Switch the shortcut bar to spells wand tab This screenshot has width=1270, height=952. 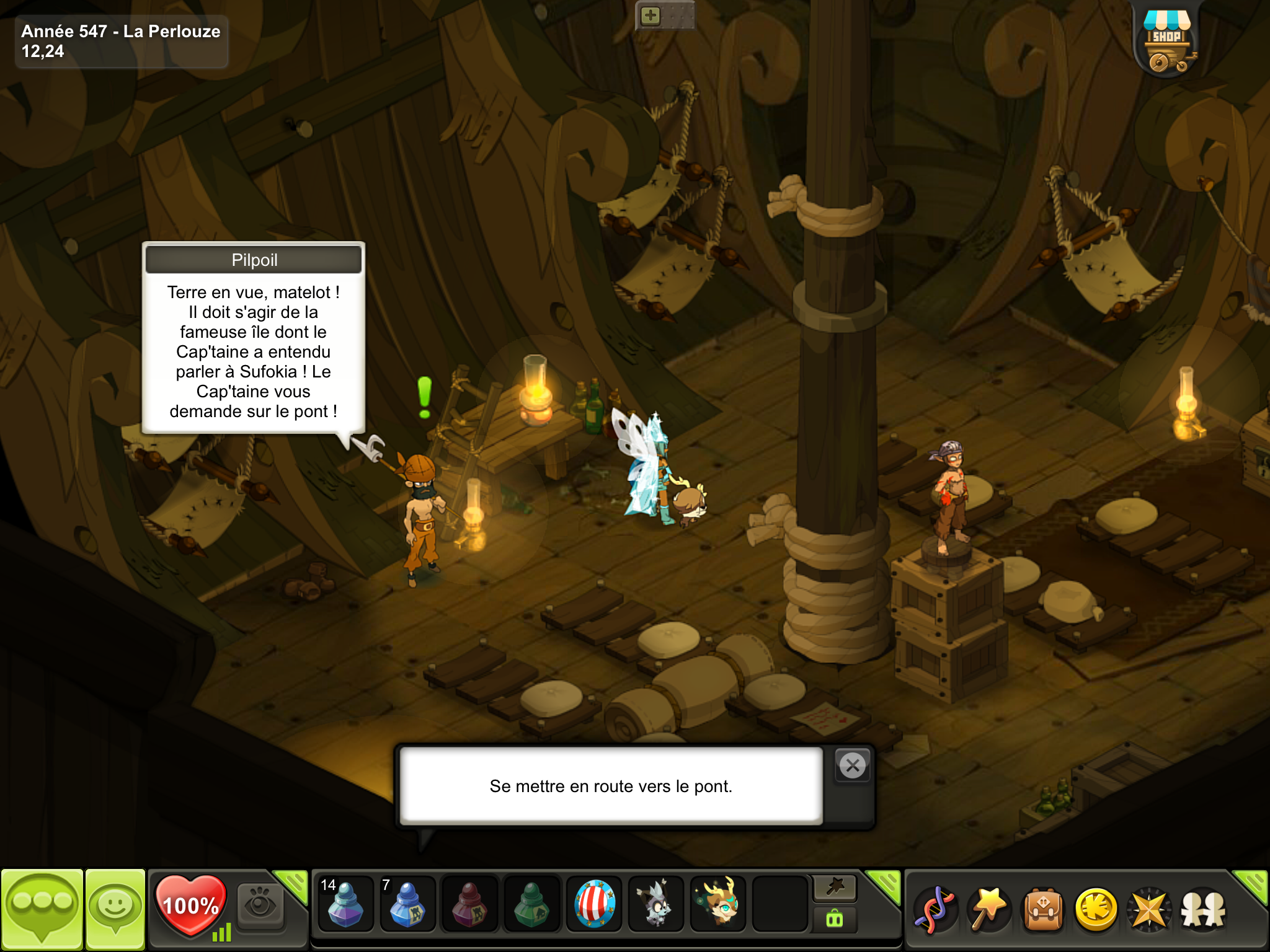click(x=835, y=888)
